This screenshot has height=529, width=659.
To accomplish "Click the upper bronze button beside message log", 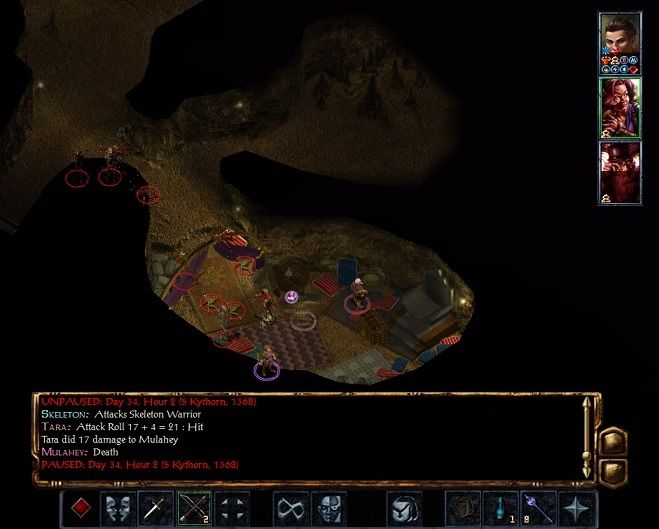I will pos(614,441).
